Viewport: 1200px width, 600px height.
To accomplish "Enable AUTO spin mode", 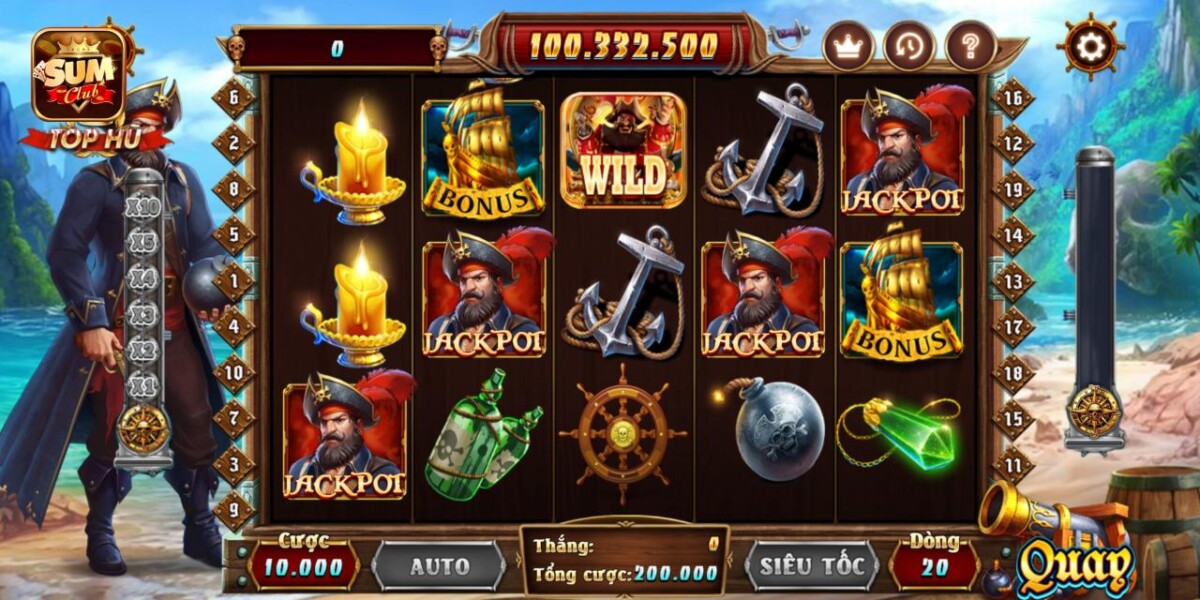I will [x=438, y=566].
